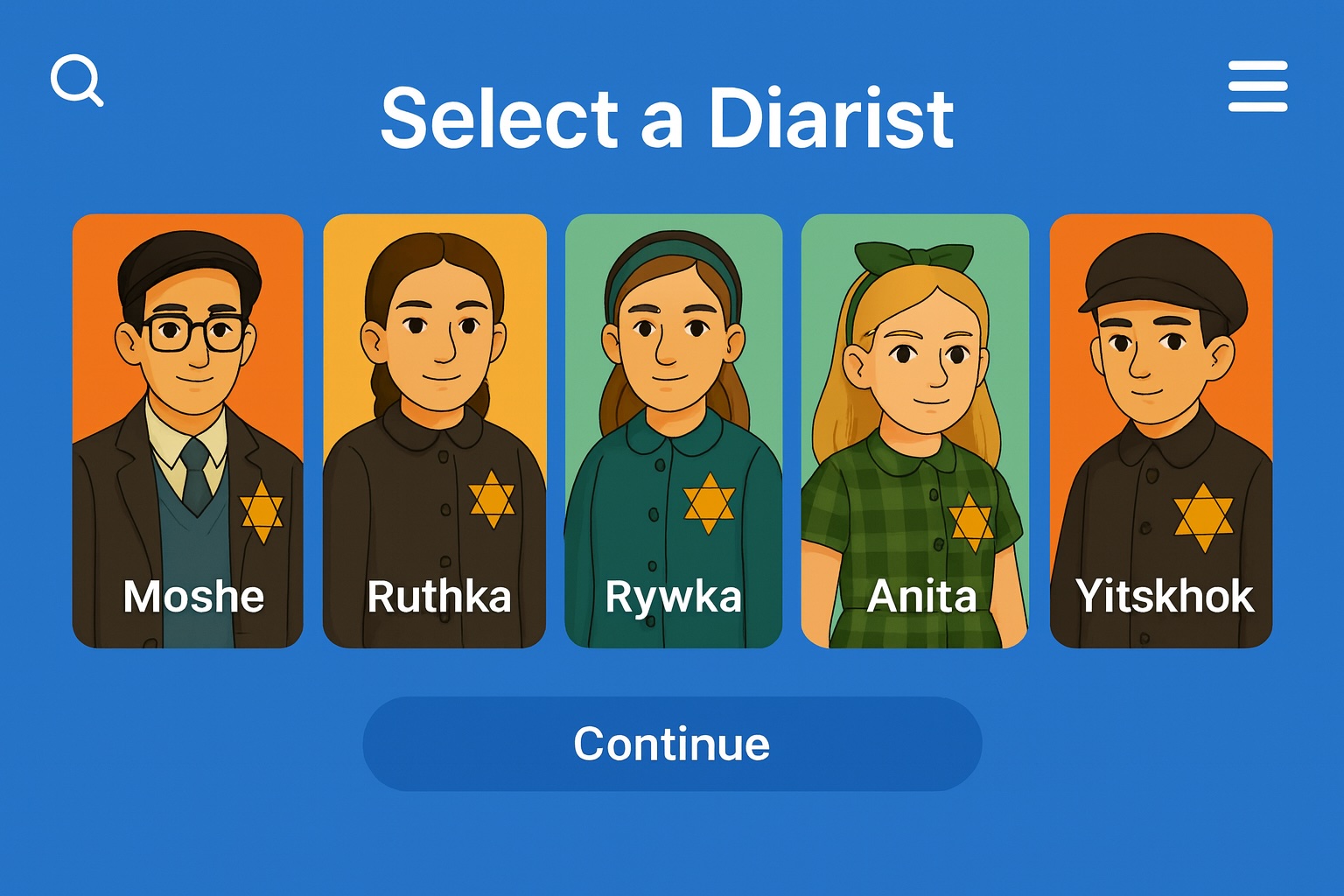
Task: Click the Moshe name label
Action: pyautogui.click(x=193, y=598)
